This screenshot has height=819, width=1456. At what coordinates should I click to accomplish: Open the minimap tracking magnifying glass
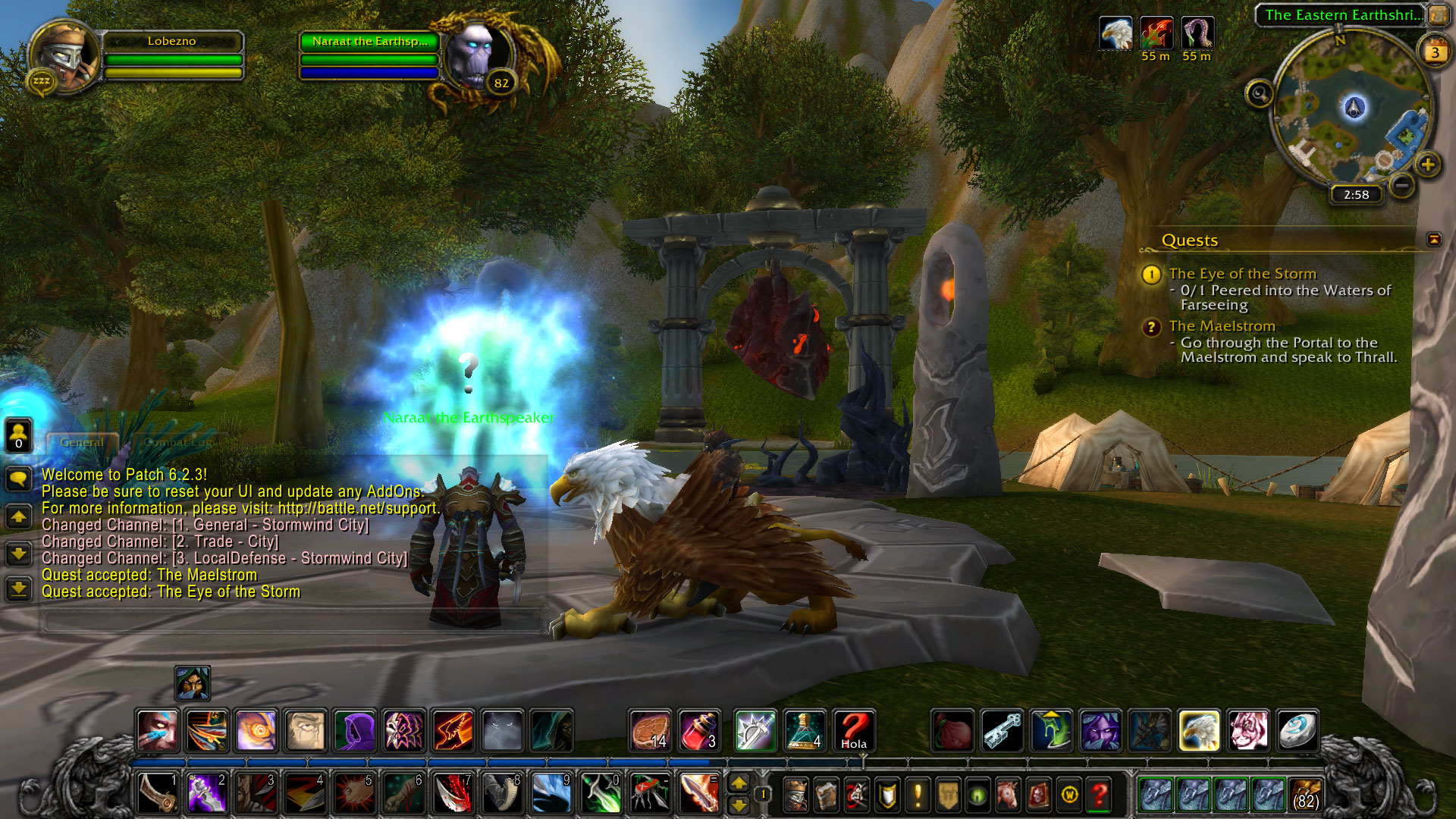(x=1260, y=94)
